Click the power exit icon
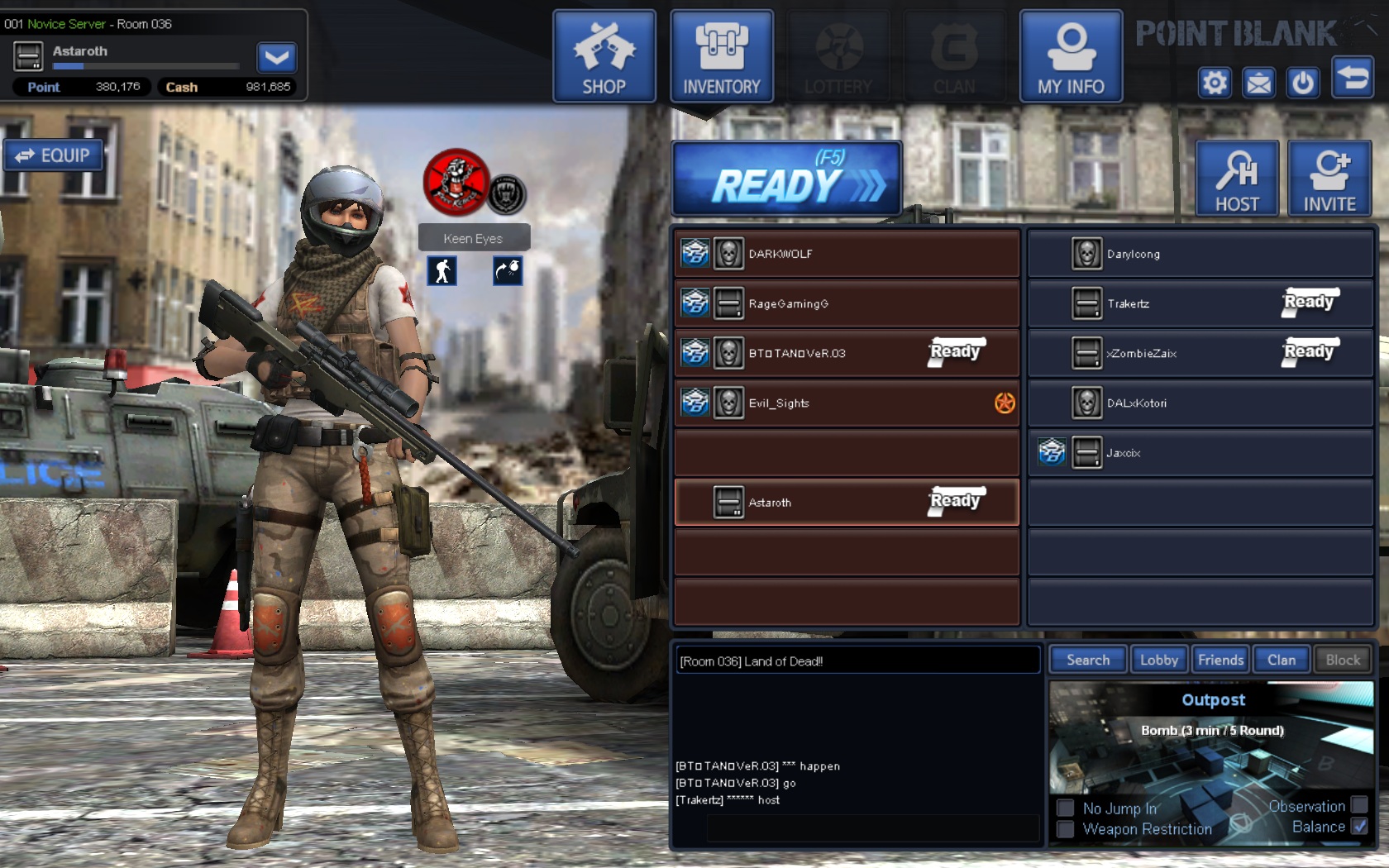The image size is (1389, 868). pyautogui.click(x=1303, y=83)
